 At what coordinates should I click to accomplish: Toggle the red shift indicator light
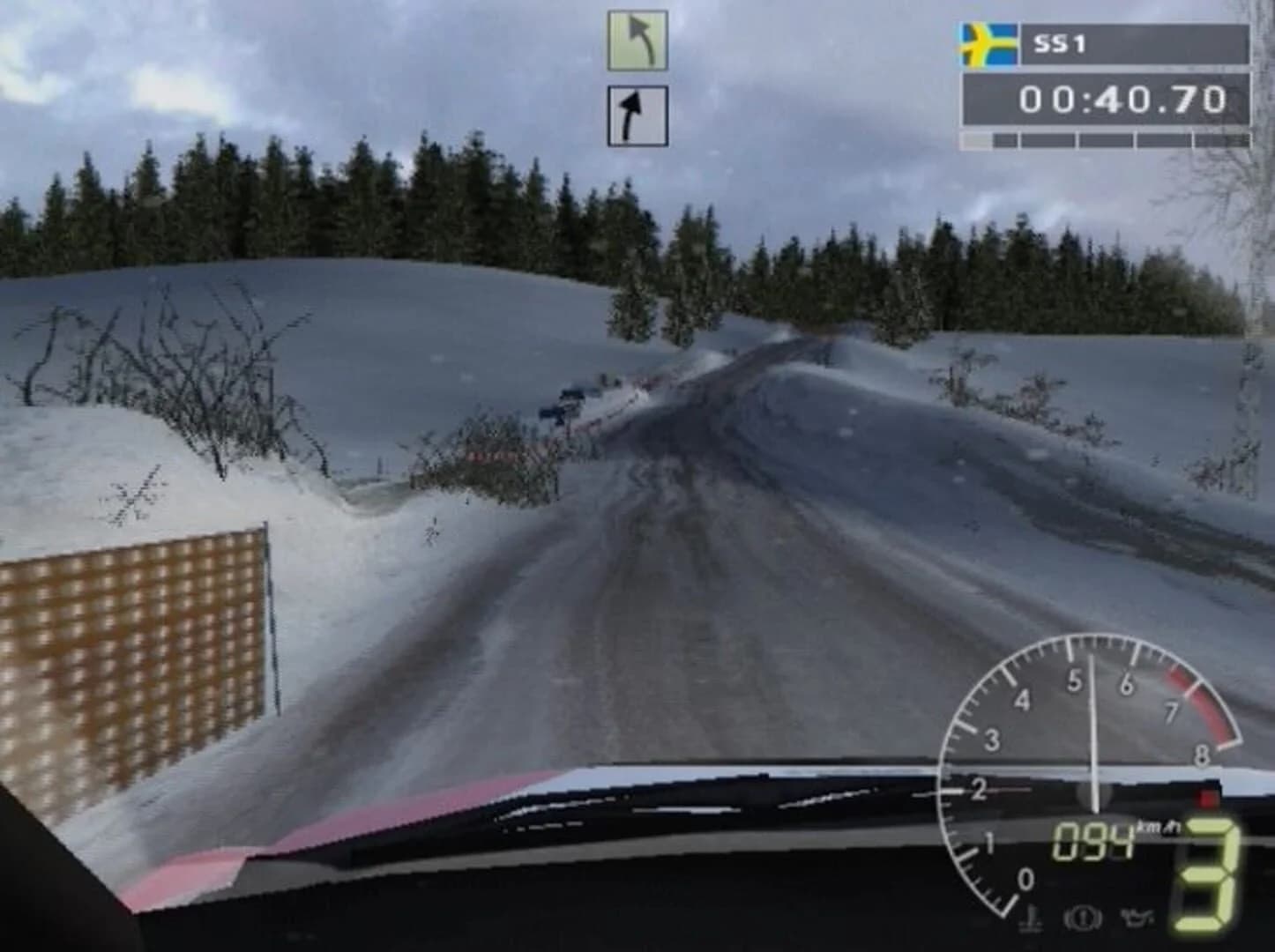[1209, 797]
